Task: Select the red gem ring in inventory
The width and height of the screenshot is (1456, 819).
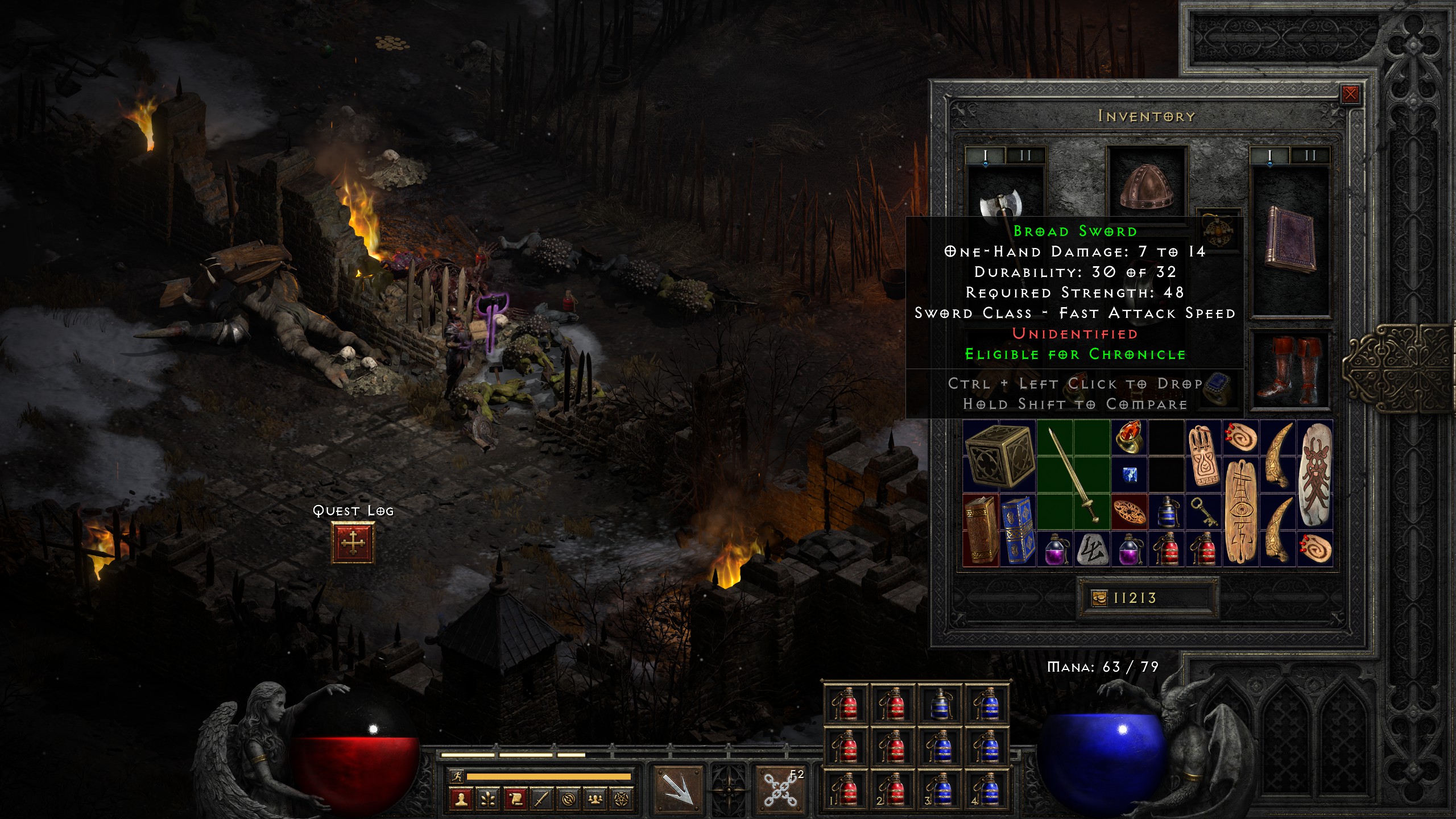Action: tap(1129, 437)
